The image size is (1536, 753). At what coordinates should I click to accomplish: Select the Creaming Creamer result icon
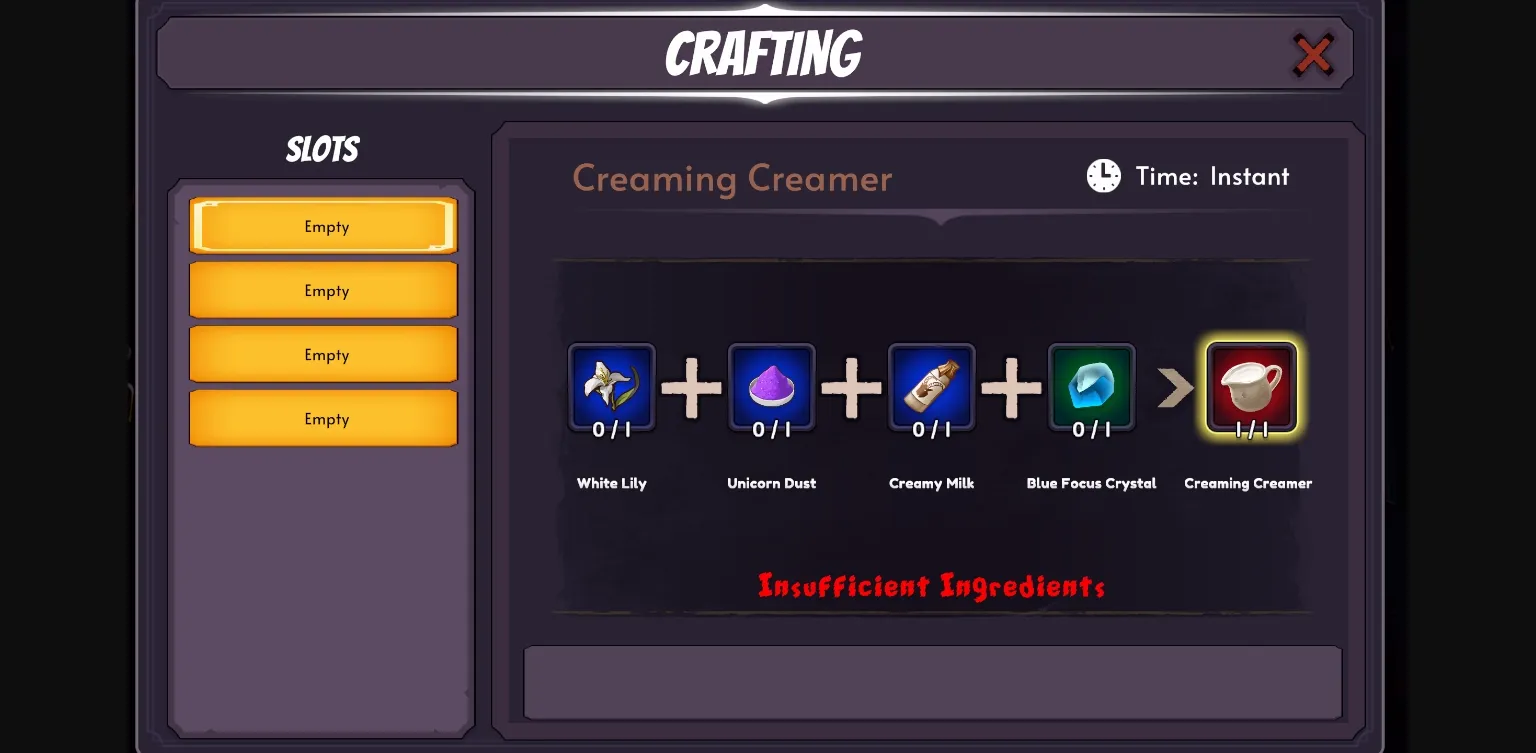tap(1251, 388)
